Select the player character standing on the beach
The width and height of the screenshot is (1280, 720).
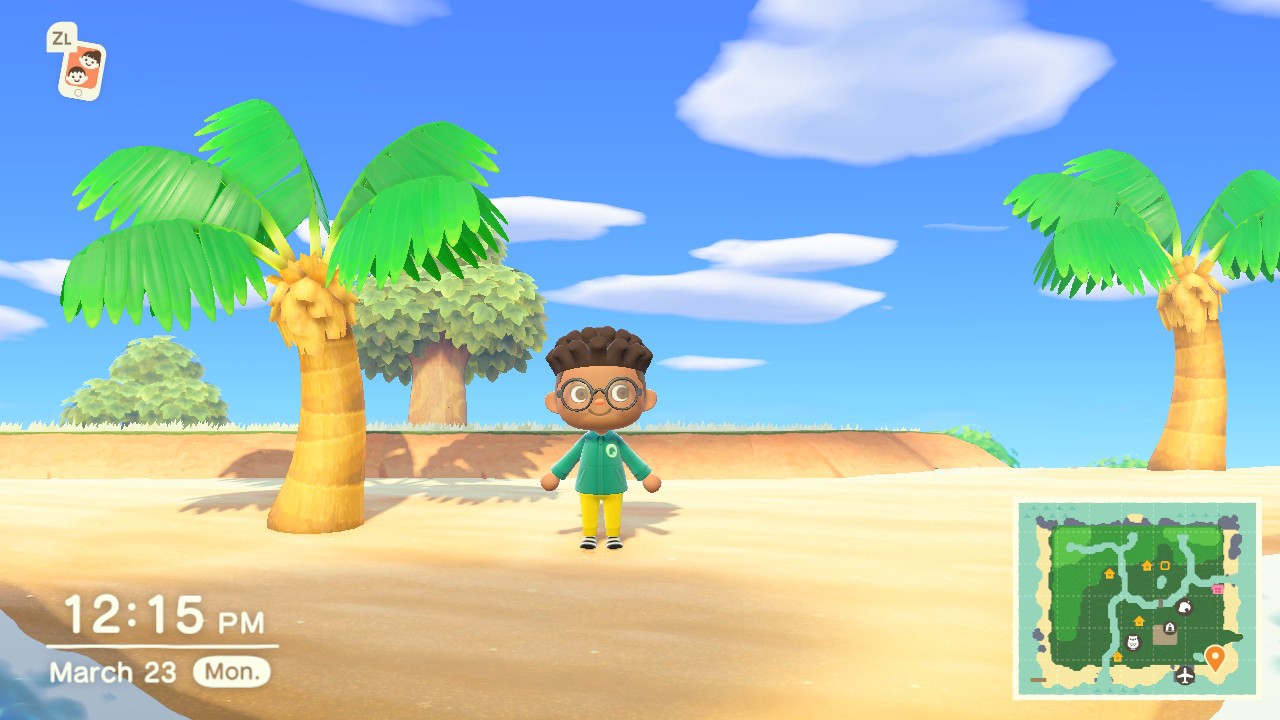click(x=602, y=440)
